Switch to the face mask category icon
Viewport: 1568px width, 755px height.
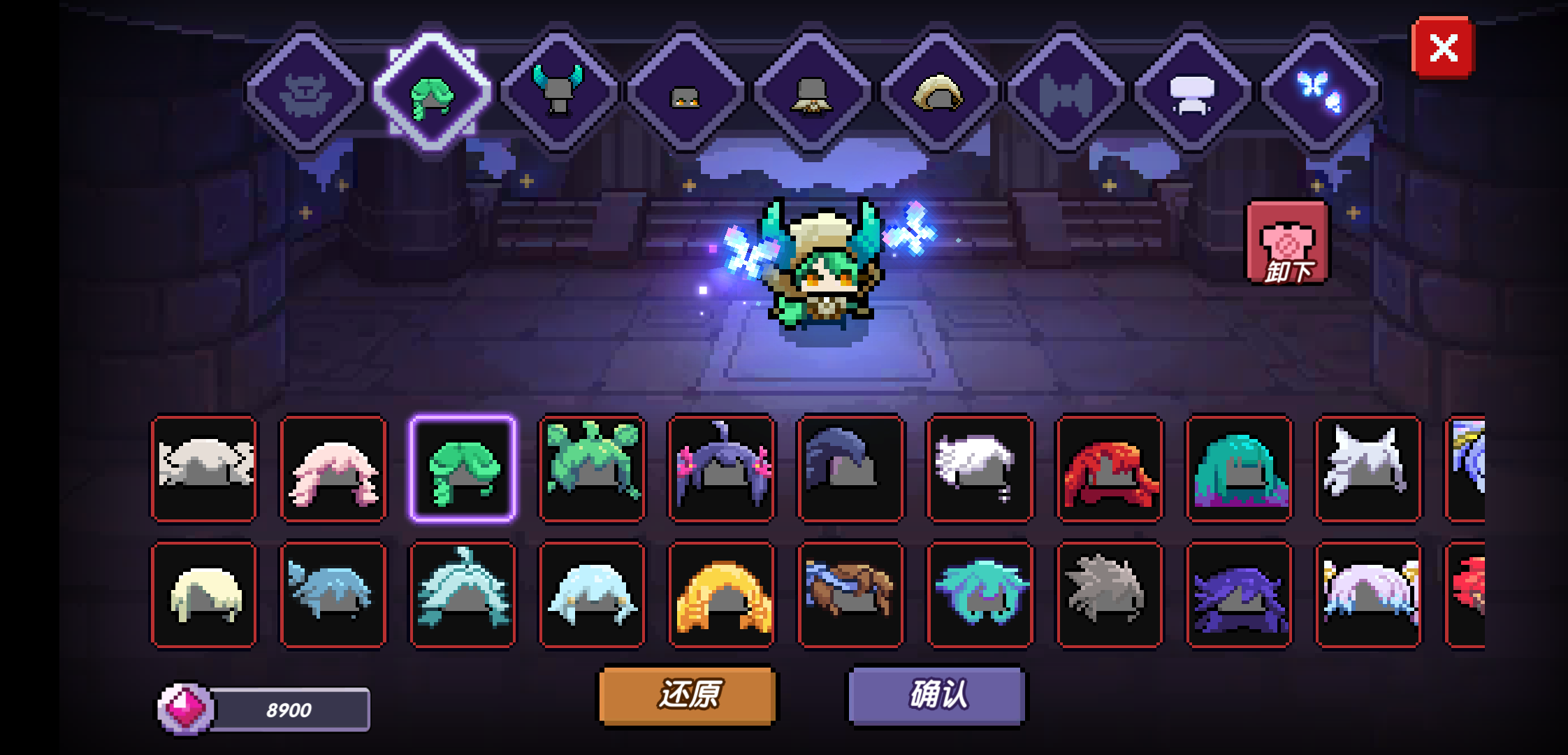coord(688,91)
